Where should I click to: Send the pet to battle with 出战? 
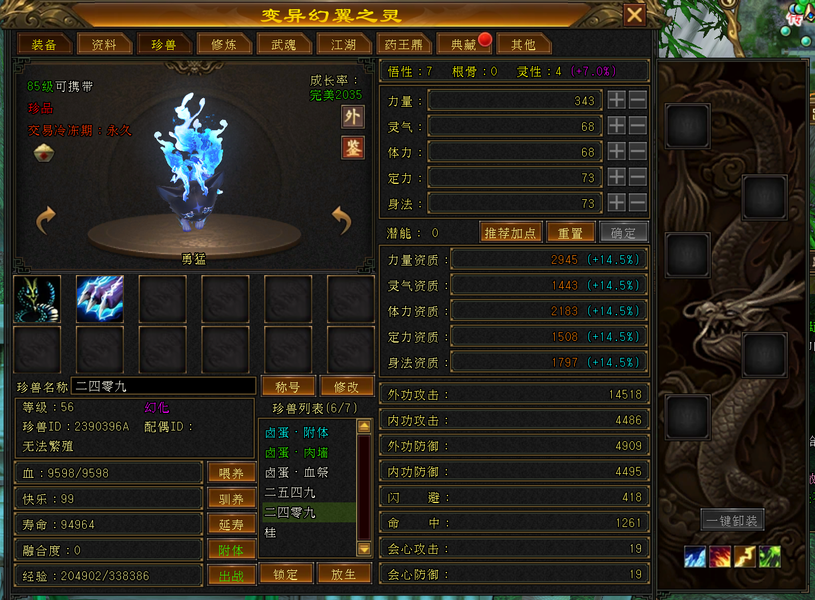click(x=231, y=576)
